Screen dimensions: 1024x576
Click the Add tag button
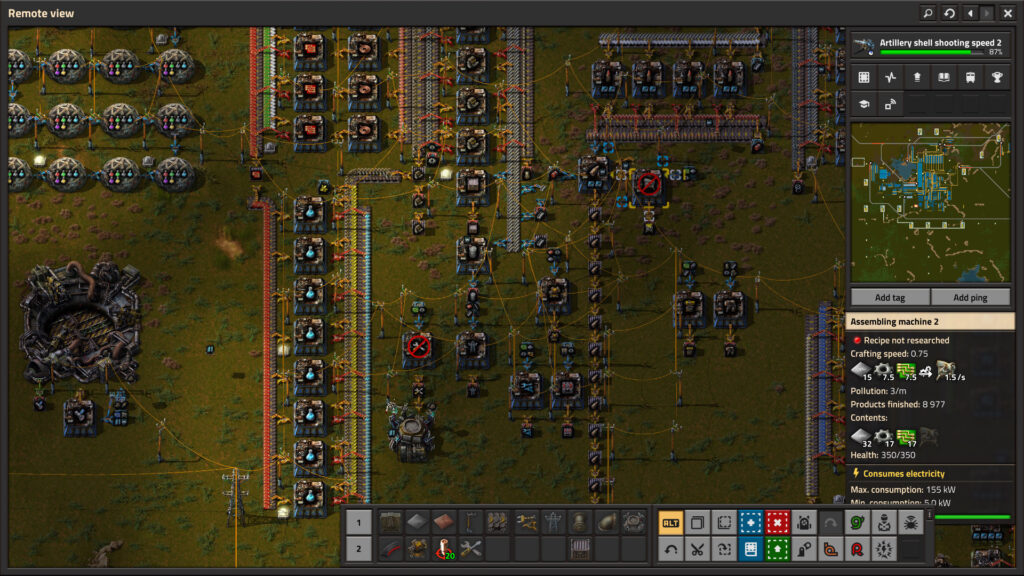889,297
